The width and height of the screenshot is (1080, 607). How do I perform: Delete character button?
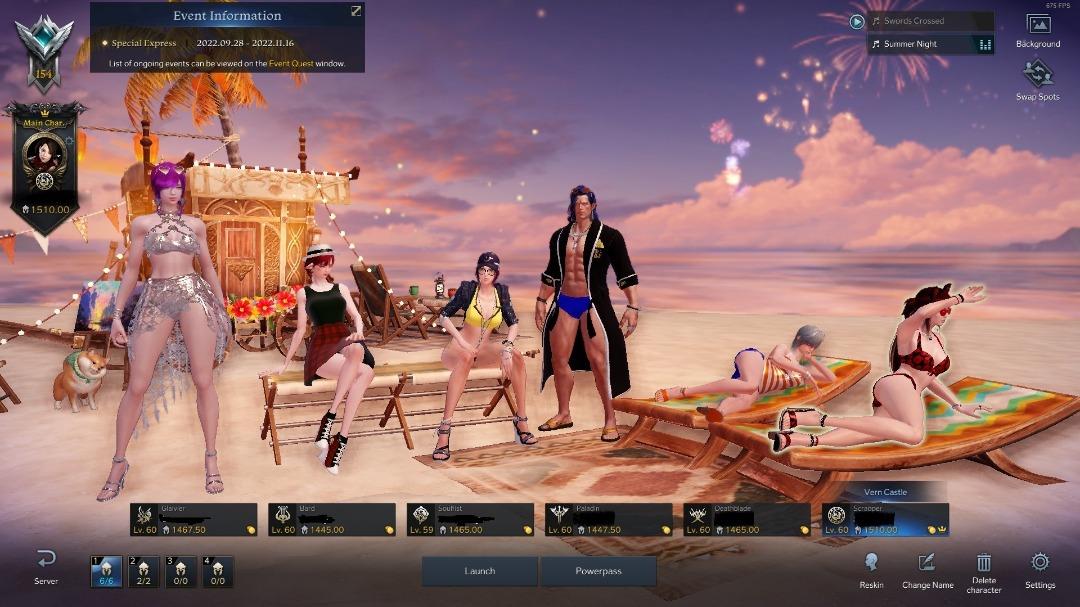[x=984, y=571]
